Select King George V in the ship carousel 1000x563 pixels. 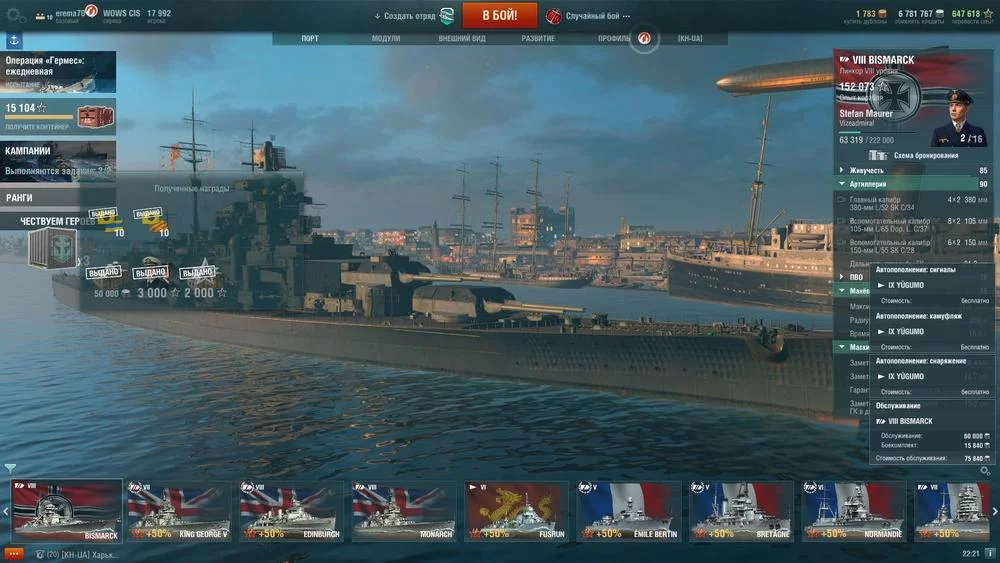[x=179, y=511]
